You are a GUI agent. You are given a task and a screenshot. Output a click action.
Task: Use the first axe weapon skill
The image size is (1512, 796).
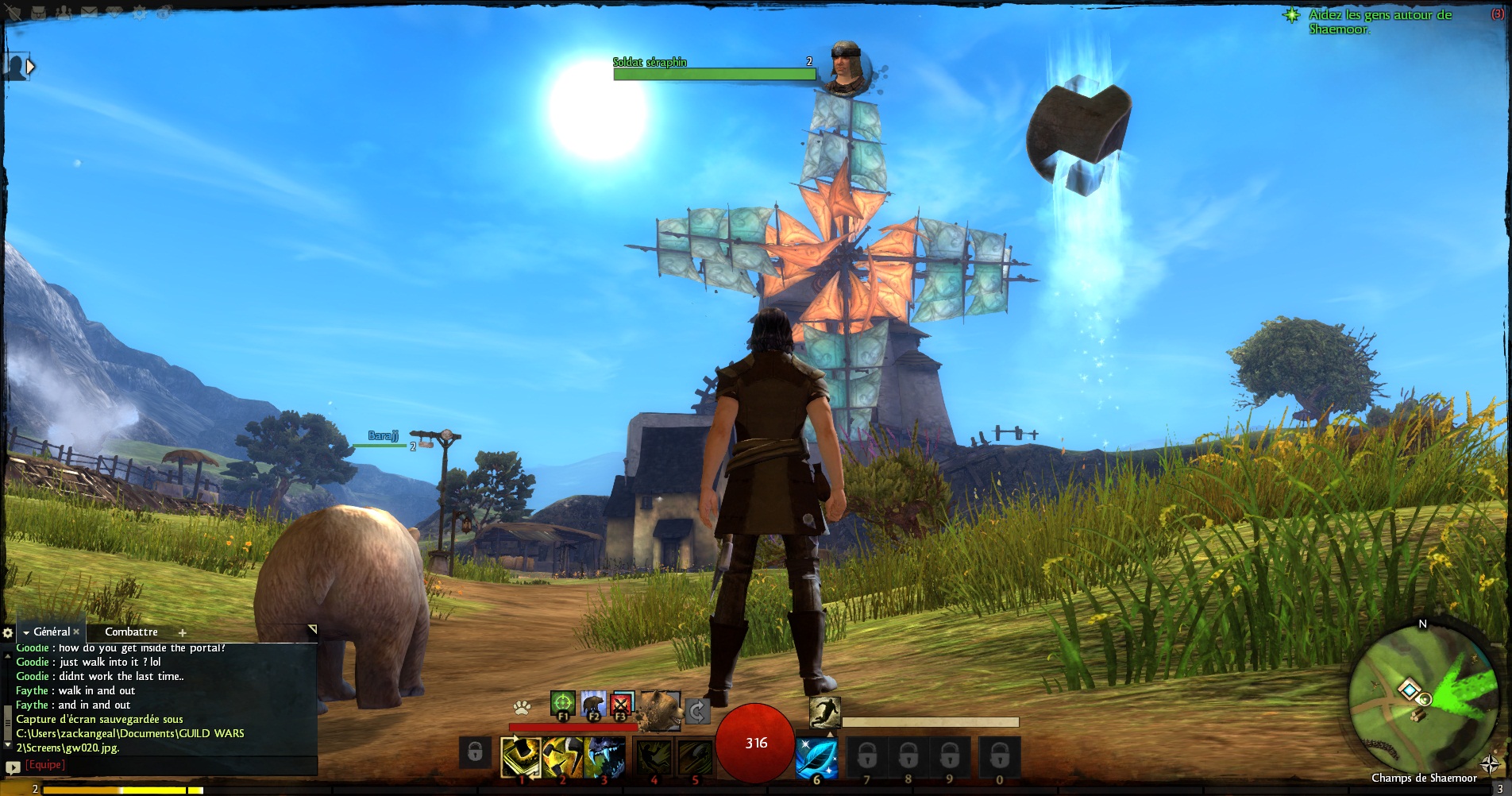[x=521, y=757]
